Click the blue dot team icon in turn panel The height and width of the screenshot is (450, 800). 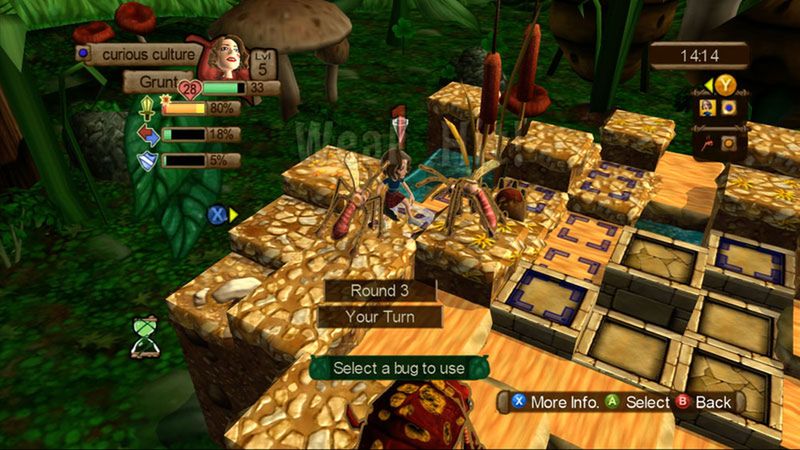[729, 108]
